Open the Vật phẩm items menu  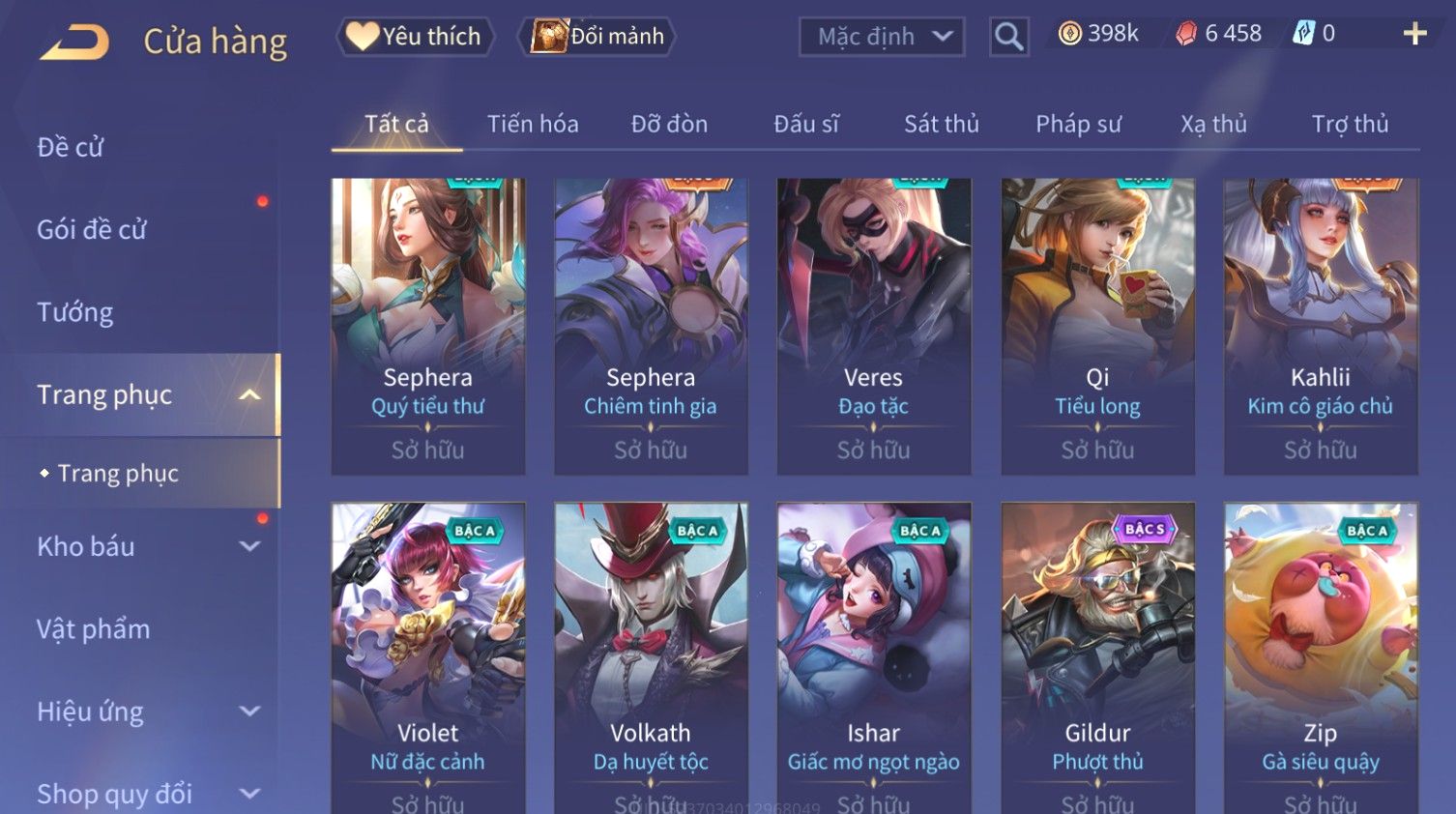[x=94, y=629]
